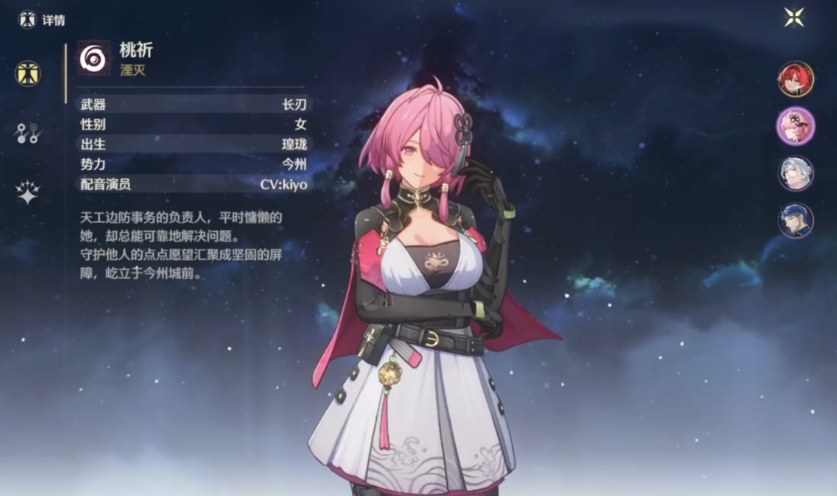Select the silver-haired character portrait

[796, 173]
